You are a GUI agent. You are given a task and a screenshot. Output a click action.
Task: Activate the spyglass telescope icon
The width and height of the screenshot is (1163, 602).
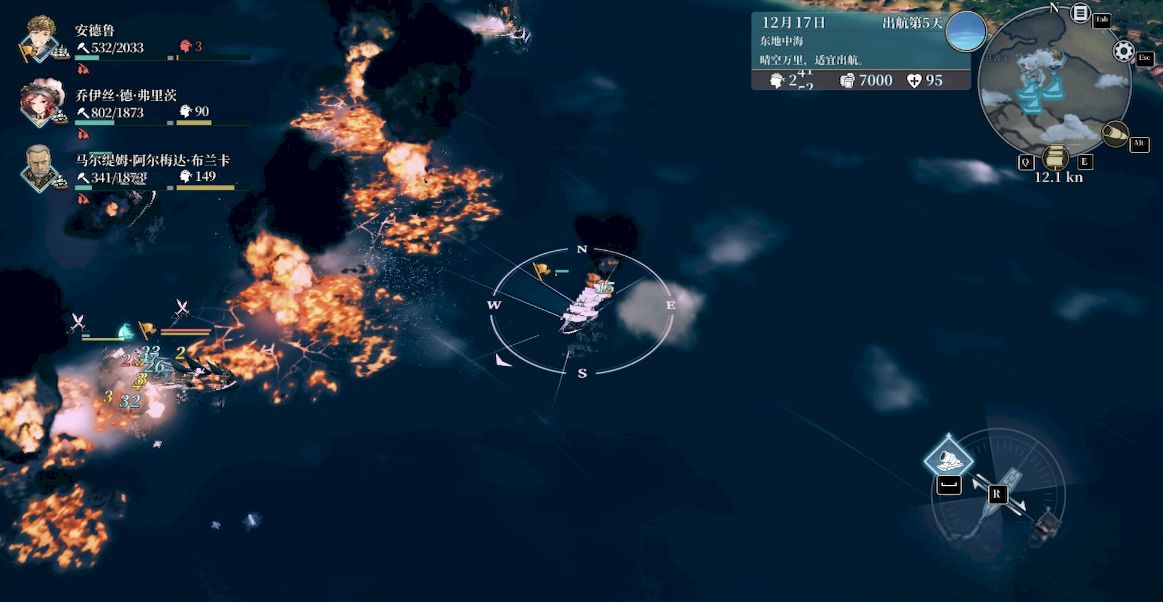pos(1114,133)
